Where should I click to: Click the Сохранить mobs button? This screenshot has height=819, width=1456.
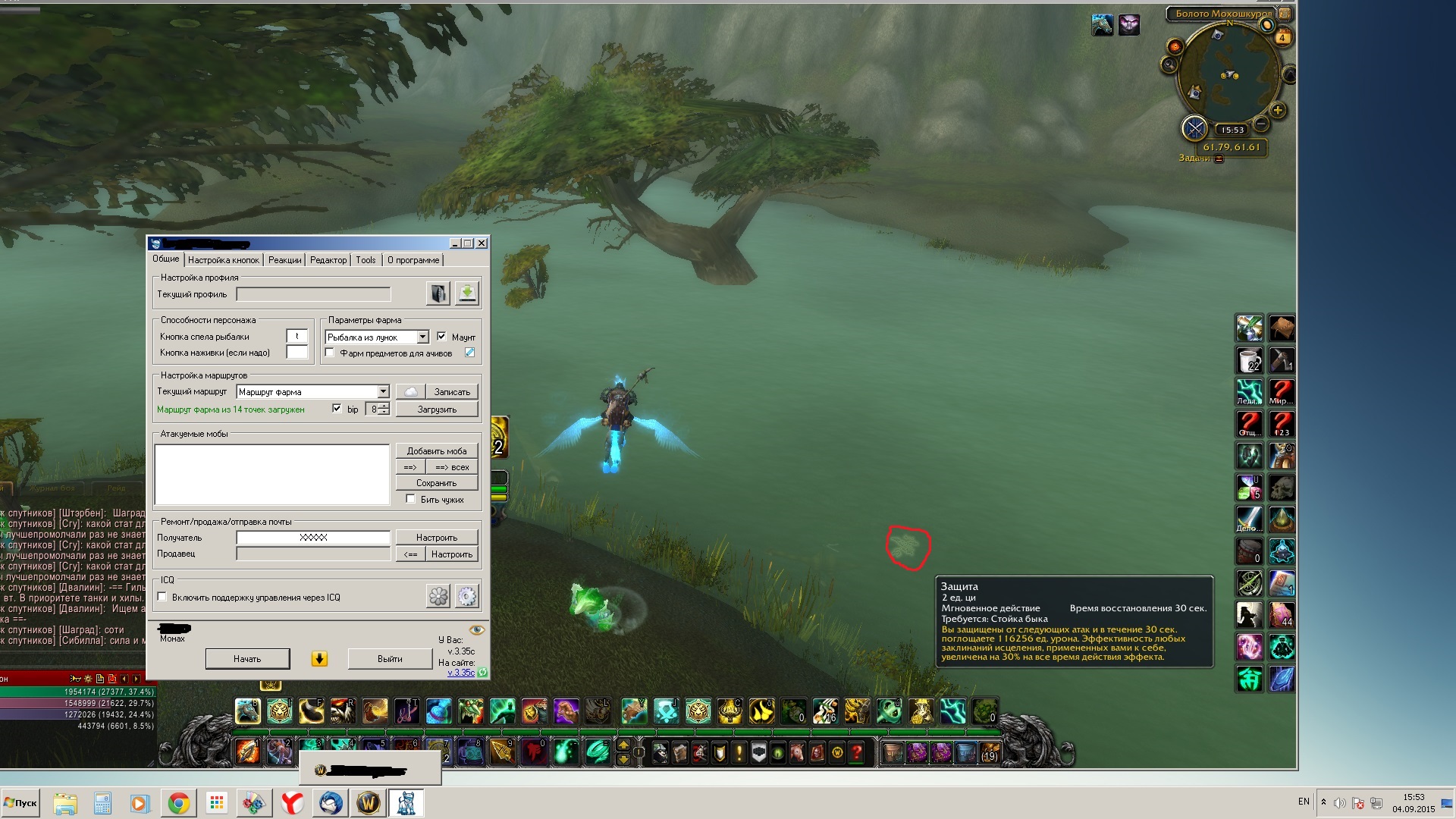[x=437, y=483]
